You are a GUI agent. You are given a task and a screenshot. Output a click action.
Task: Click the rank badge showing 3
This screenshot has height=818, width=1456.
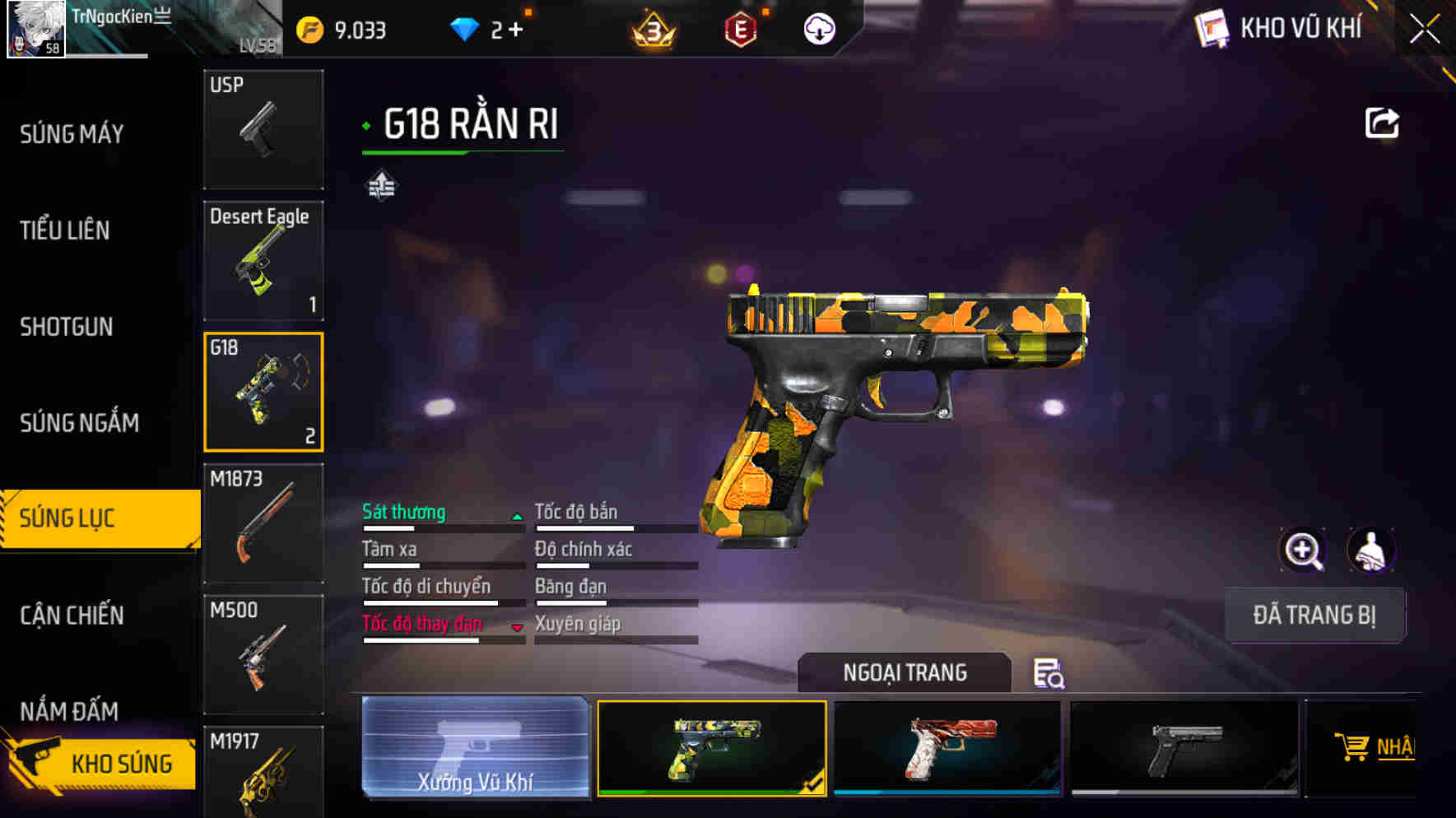654,31
